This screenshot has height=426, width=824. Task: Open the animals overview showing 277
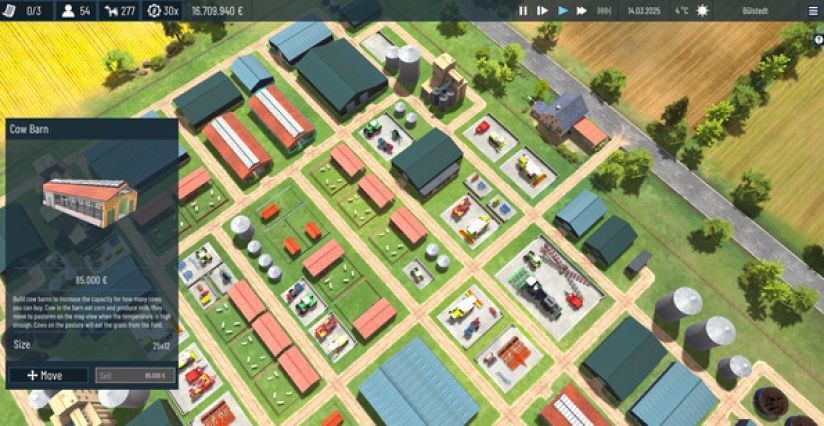tap(121, 11)
